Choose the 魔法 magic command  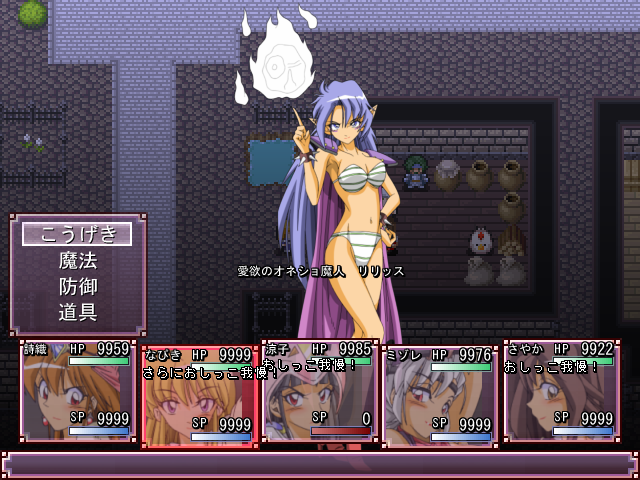pyautogui.click(x=77, y=260)
